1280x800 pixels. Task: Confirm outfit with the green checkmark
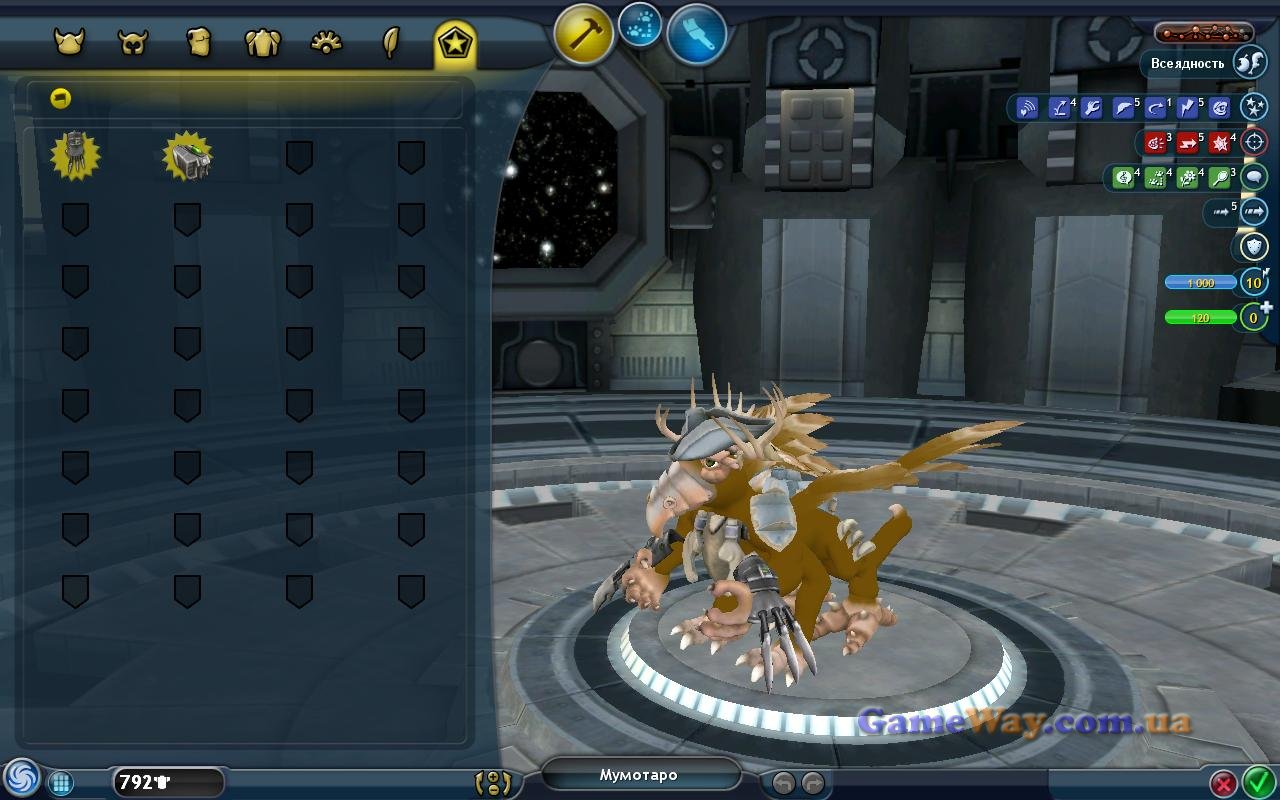1256,781
